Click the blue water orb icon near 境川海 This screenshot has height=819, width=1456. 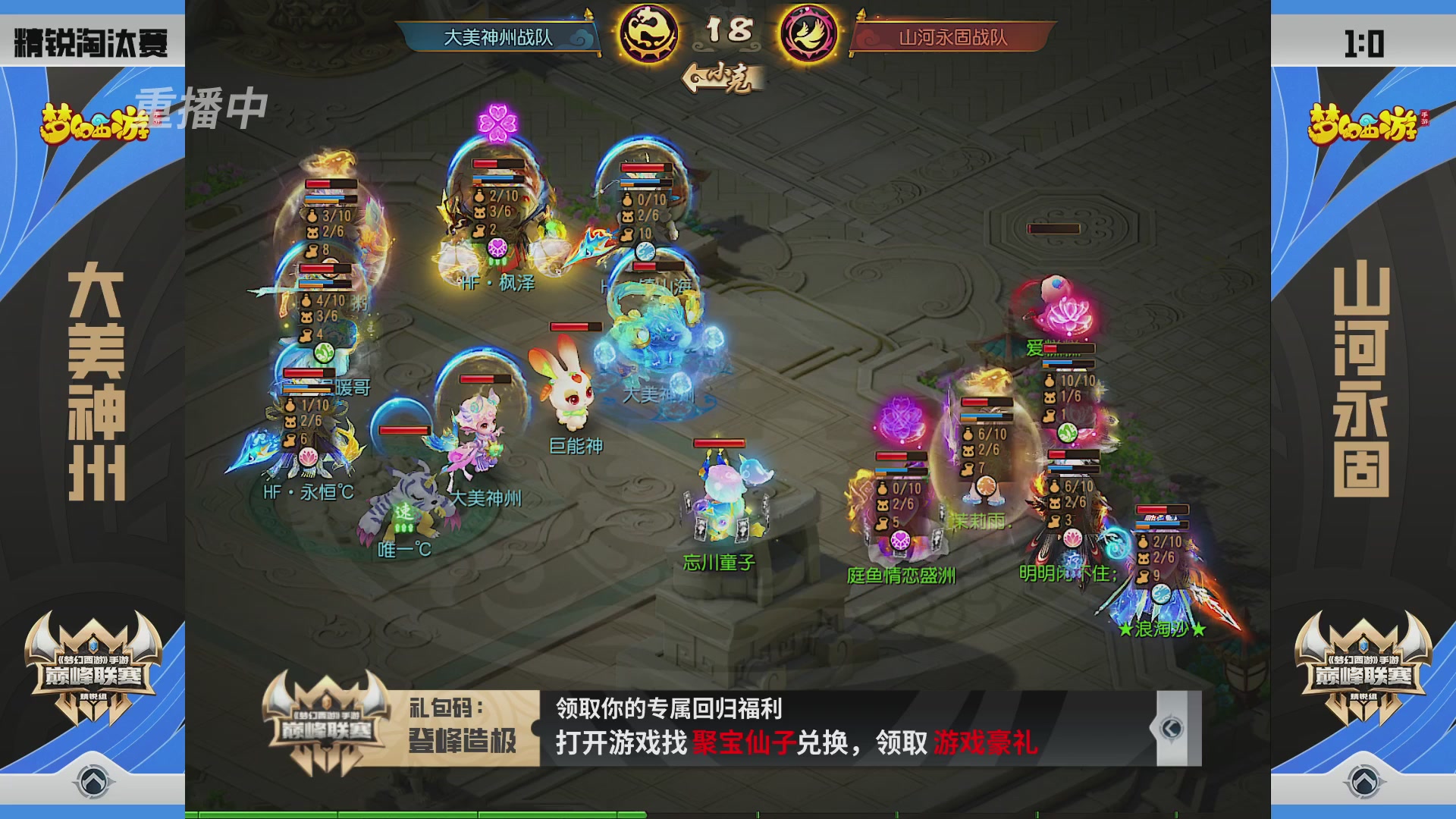pyautogui.click(x=645, y=250)
